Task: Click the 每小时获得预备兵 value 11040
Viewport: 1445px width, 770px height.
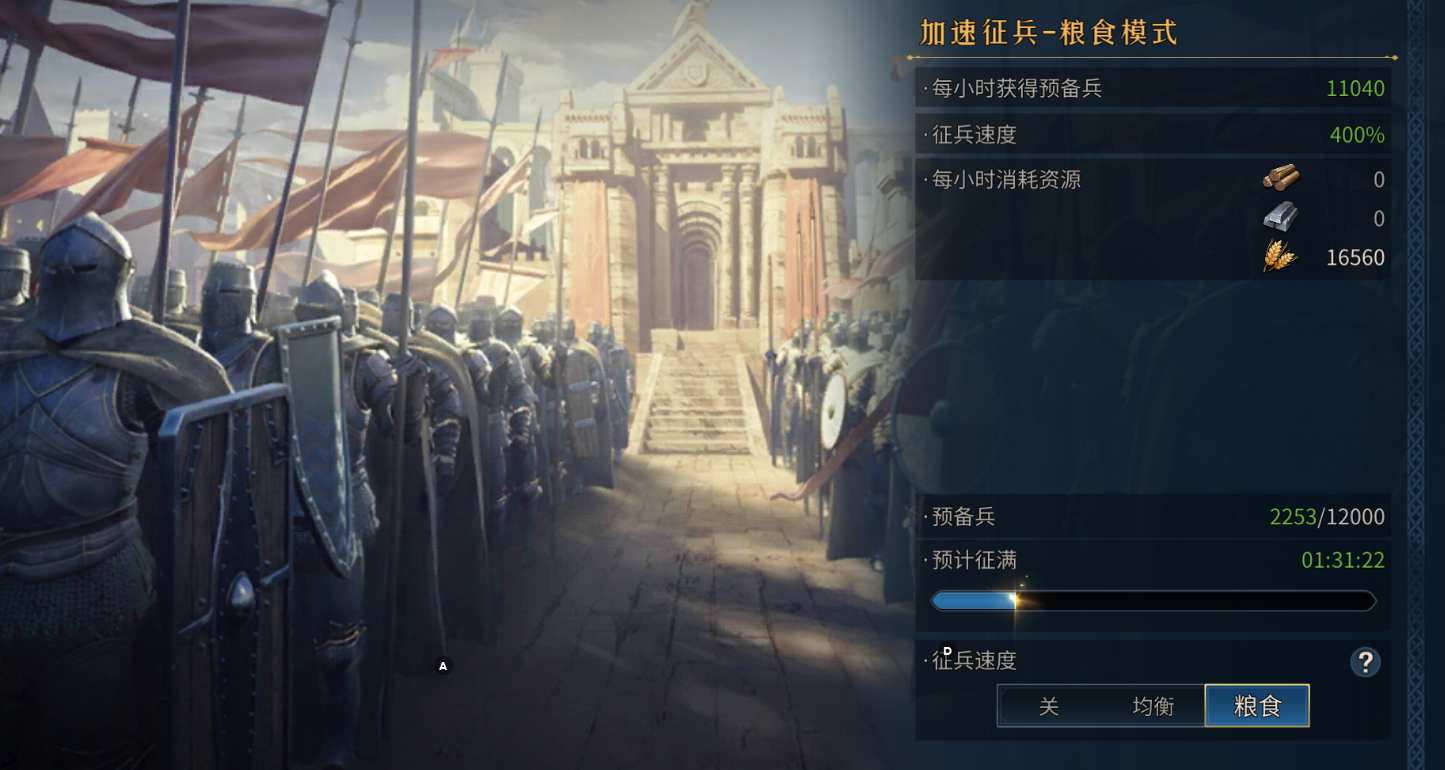Action: point(1358,88)
